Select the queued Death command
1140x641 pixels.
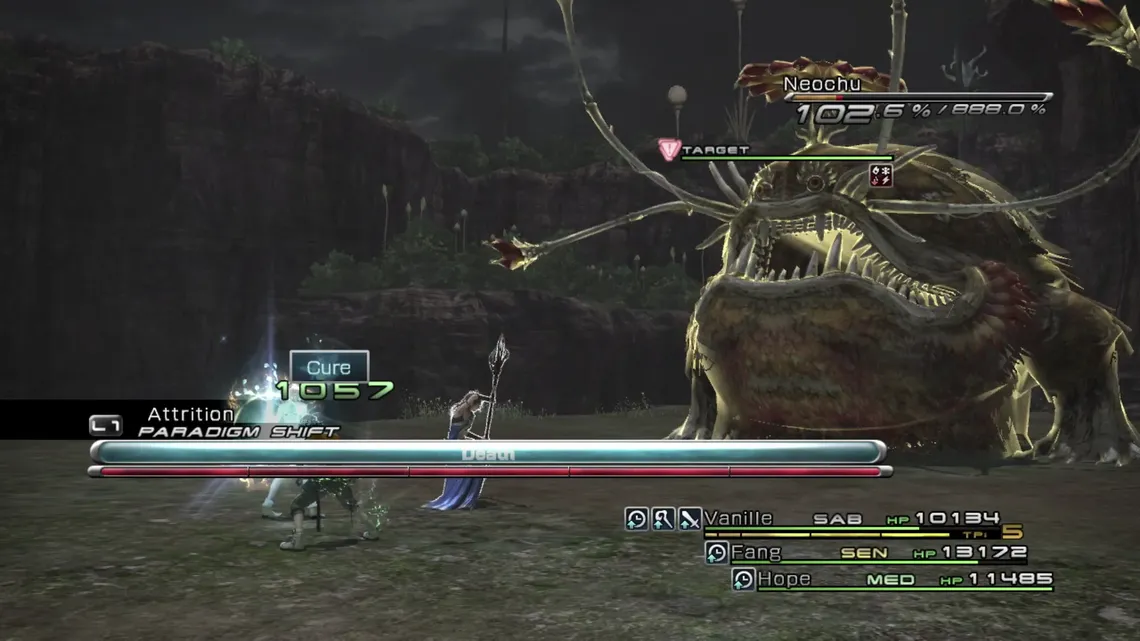[487, 454]
